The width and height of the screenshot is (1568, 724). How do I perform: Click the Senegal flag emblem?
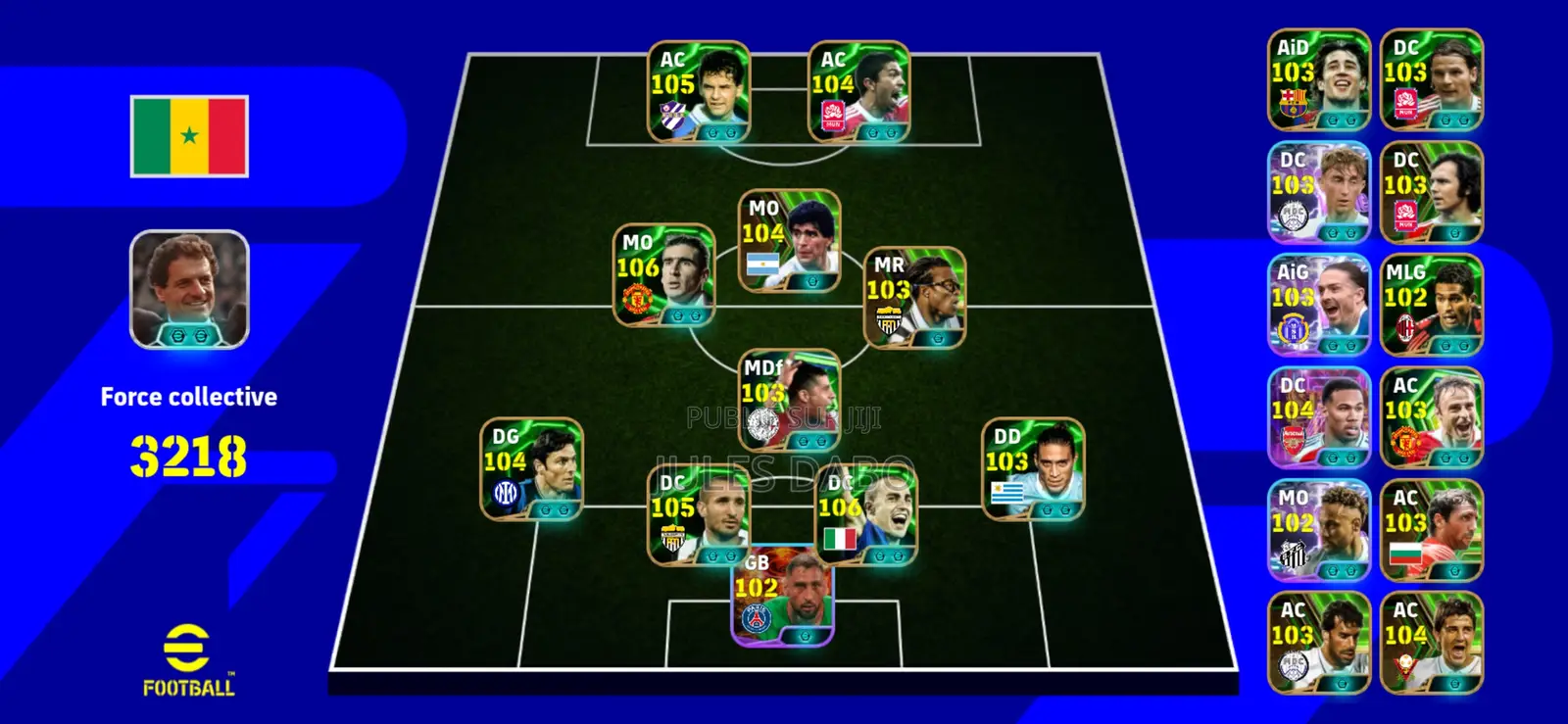pos(189,136)
